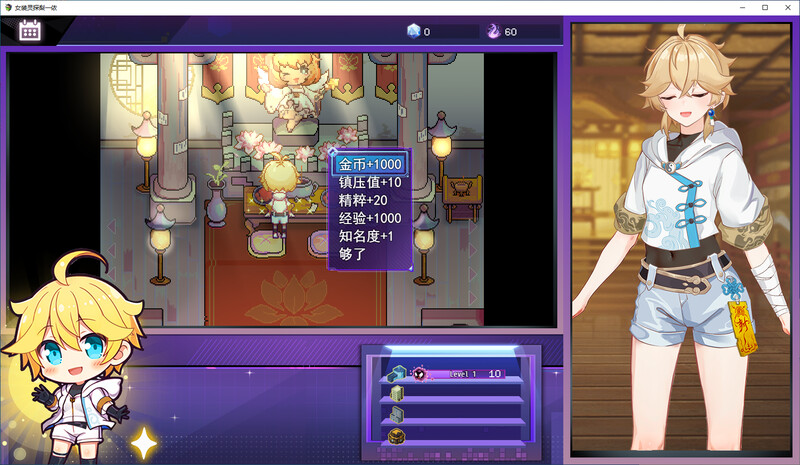Open the calendar icon
Viewport: 800px width, 465px height.
pos(30,31)
